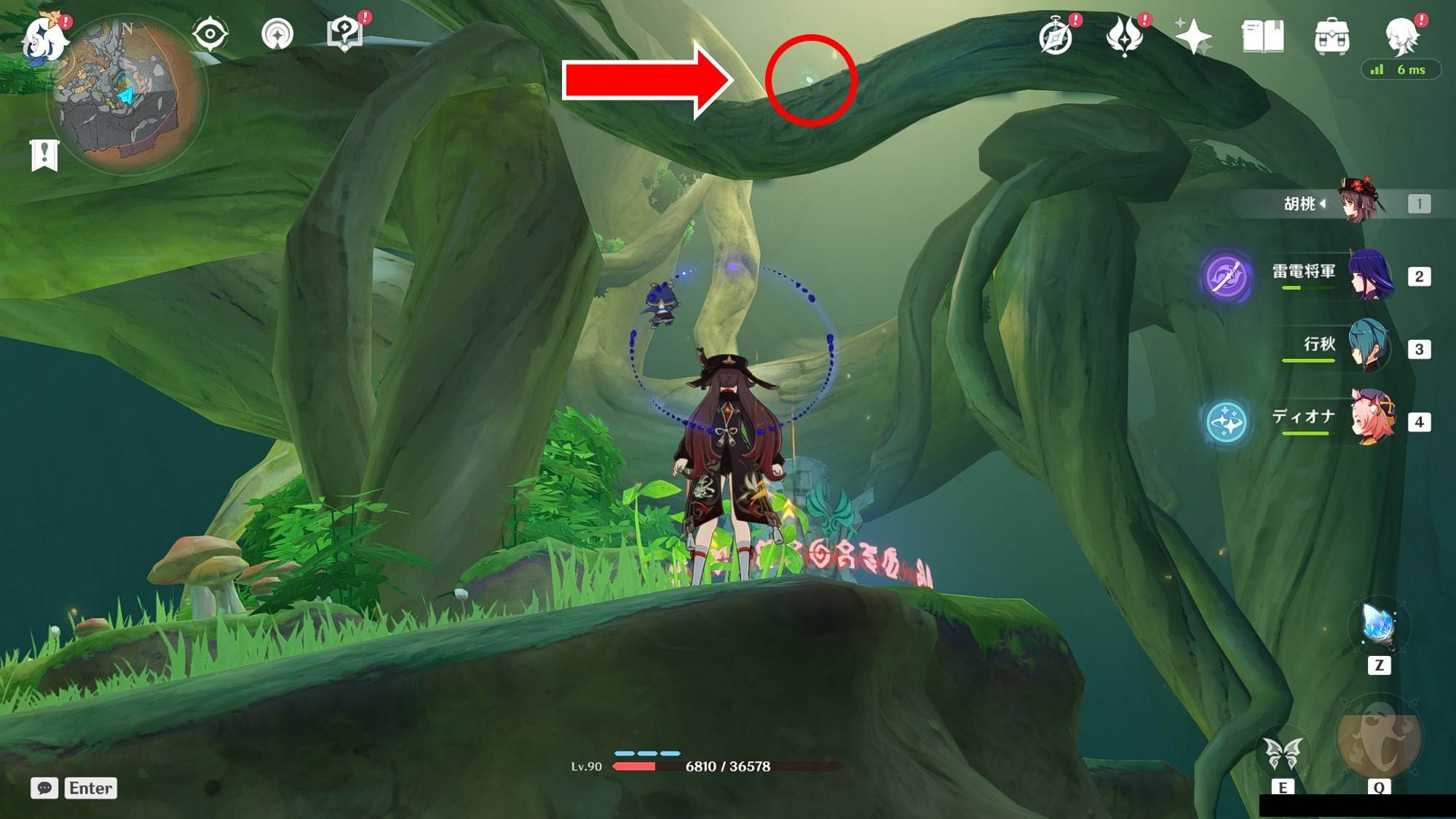
Task: Open the character screen icon
Action: point(1401,35)
